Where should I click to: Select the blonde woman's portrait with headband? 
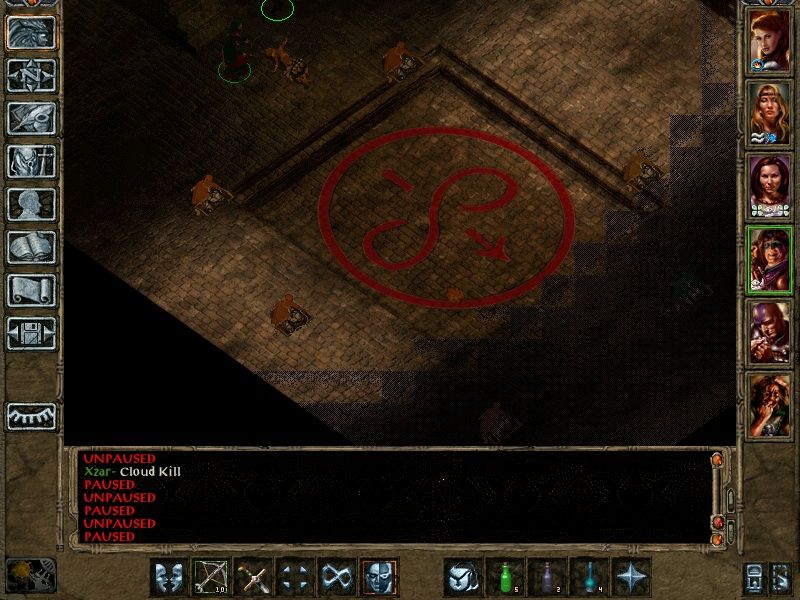point(769,114)
